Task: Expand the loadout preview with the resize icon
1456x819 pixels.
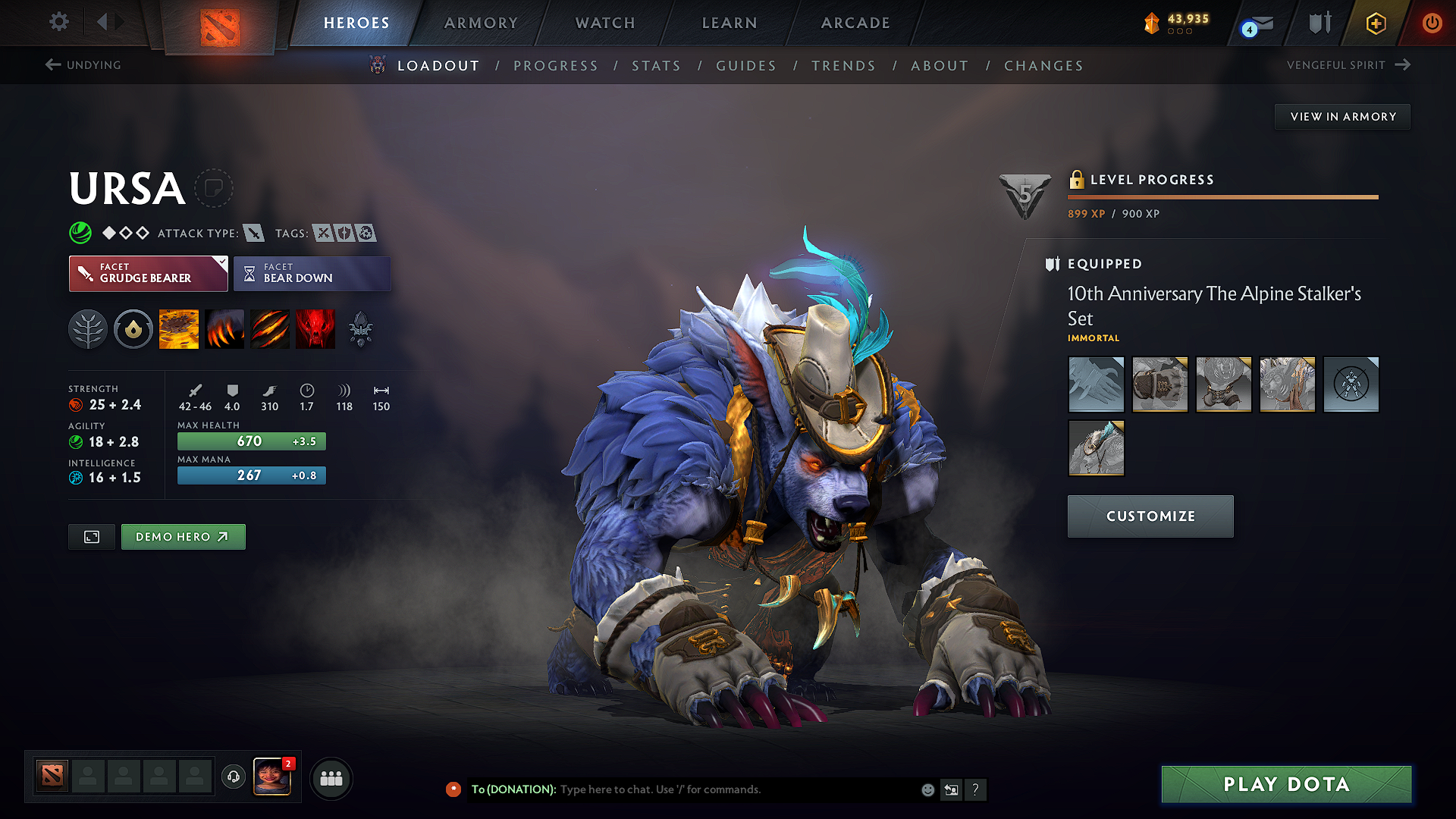Action: click(x=91, y=536)
